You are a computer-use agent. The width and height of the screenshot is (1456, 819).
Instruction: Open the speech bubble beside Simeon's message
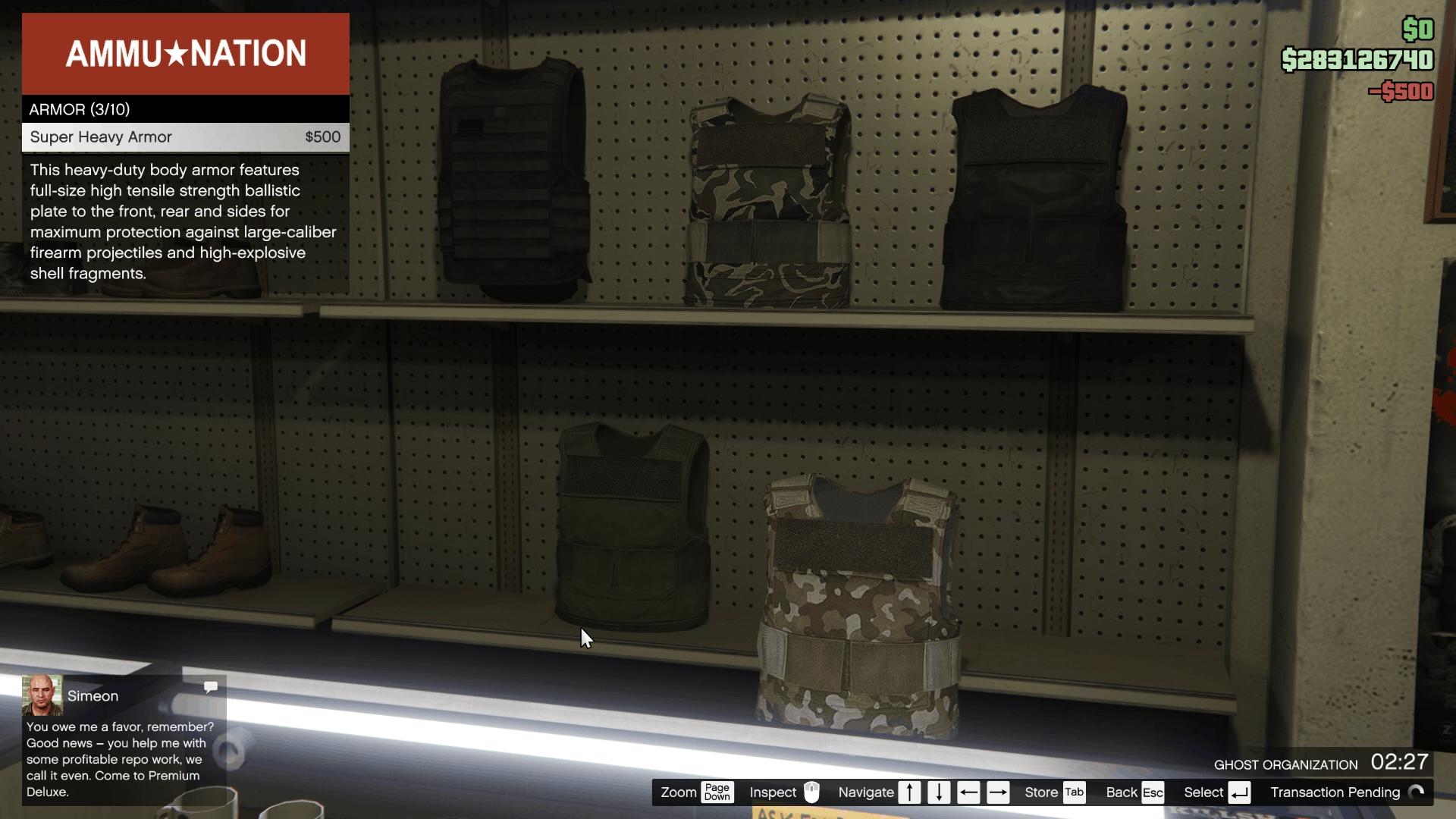click(x=210, y=687)
